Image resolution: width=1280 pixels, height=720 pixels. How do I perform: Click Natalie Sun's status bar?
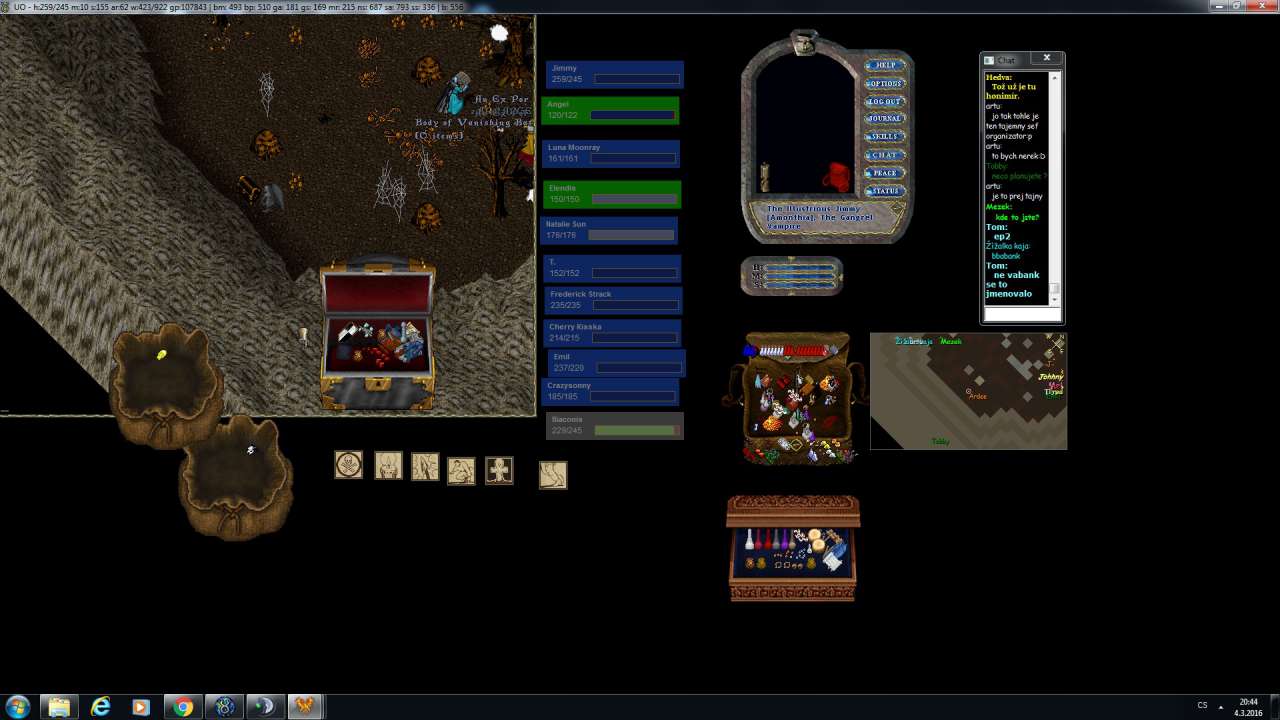609,230
